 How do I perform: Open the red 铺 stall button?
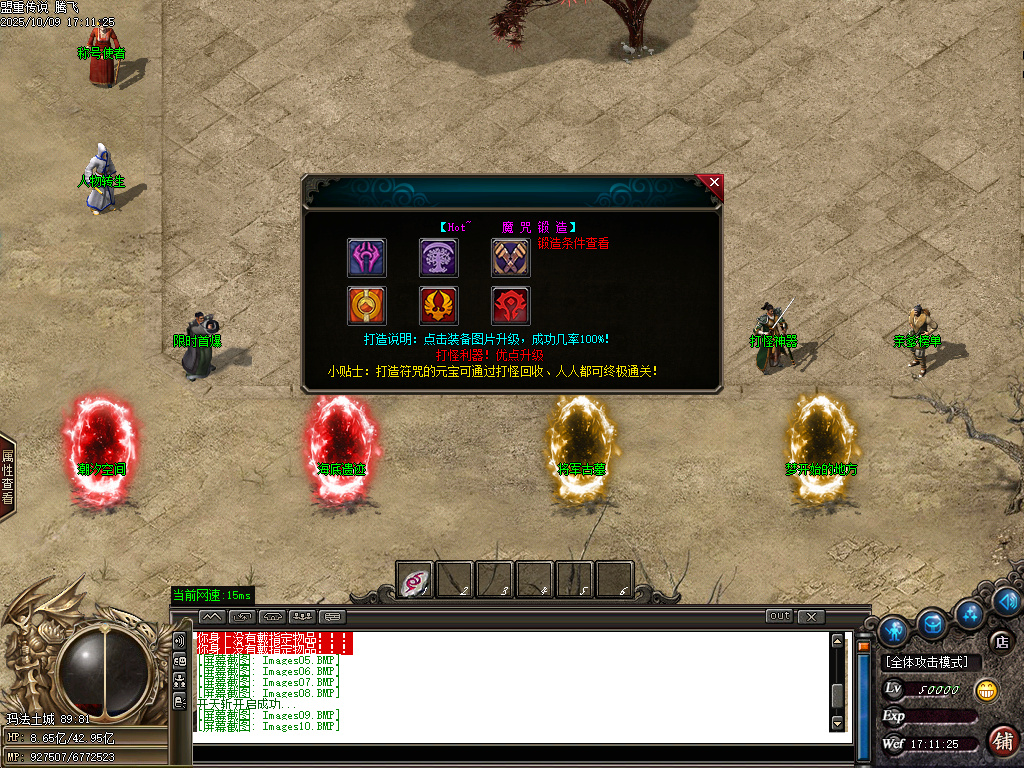point(1002,740)
